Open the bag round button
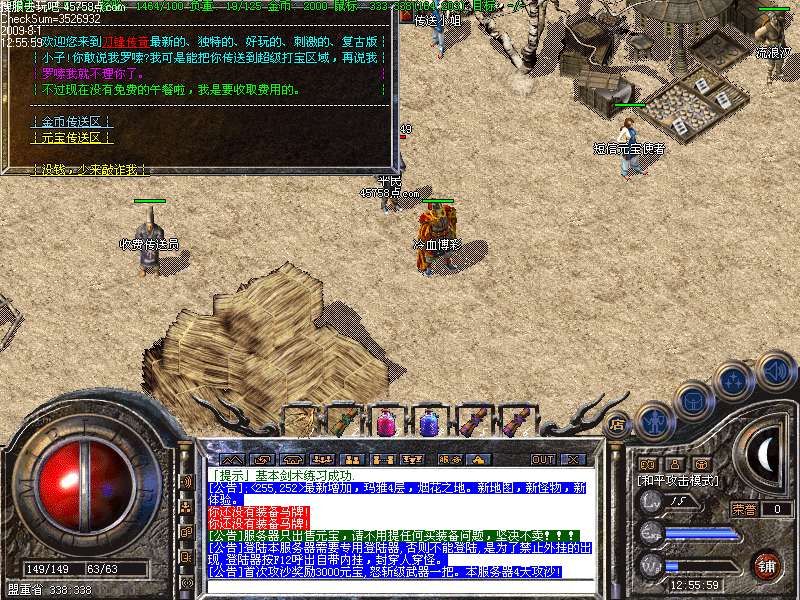The image size is (800, 600). pyautogui.click(x=694, y=401)
